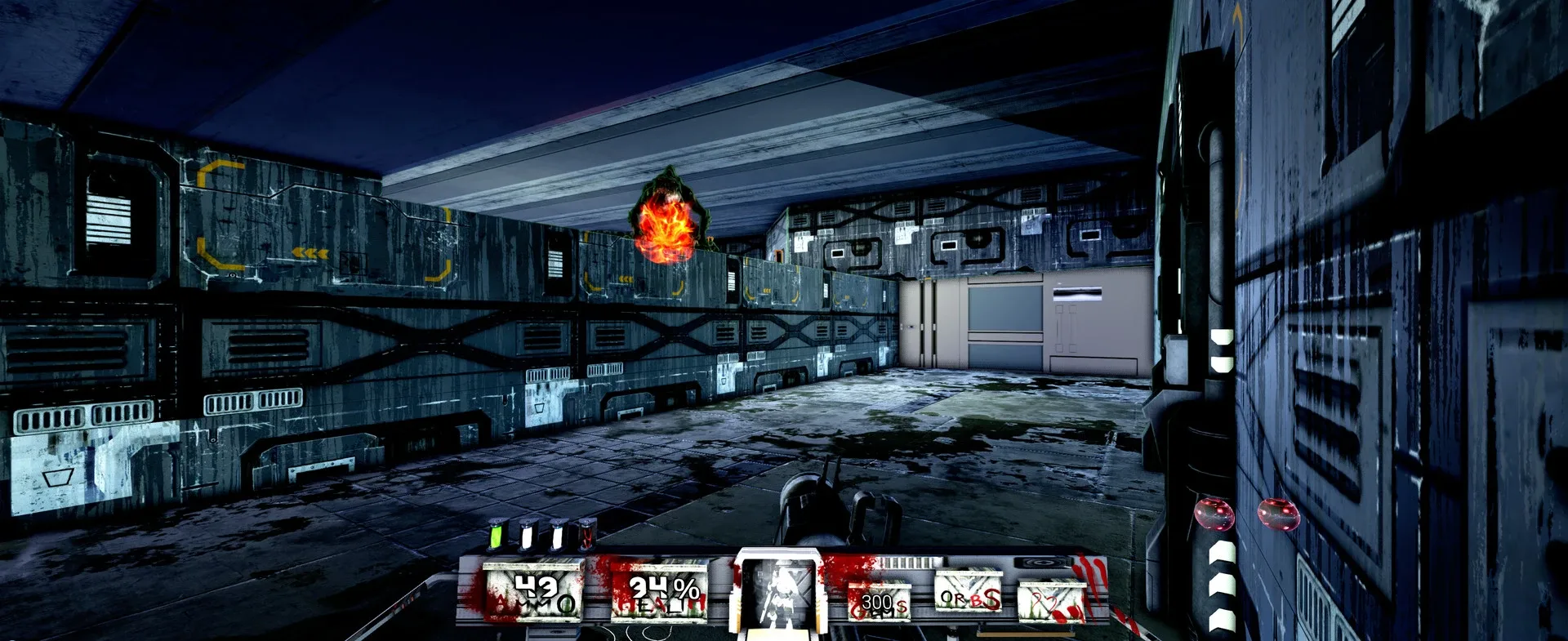Viewport: 1568px width, 641px height.
Task: Click the fireball creature above the wall
Action: point(668,220)
